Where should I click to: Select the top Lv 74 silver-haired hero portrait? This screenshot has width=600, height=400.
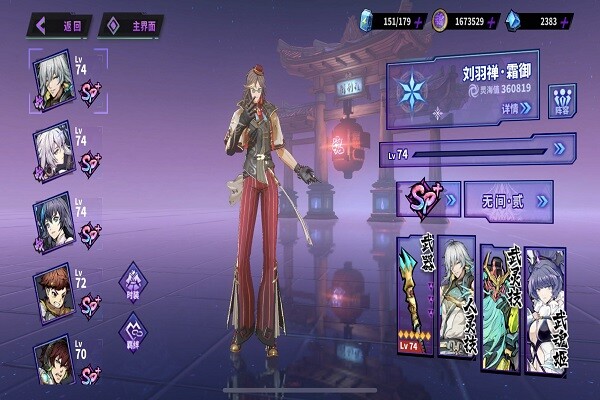click(53, 77)
